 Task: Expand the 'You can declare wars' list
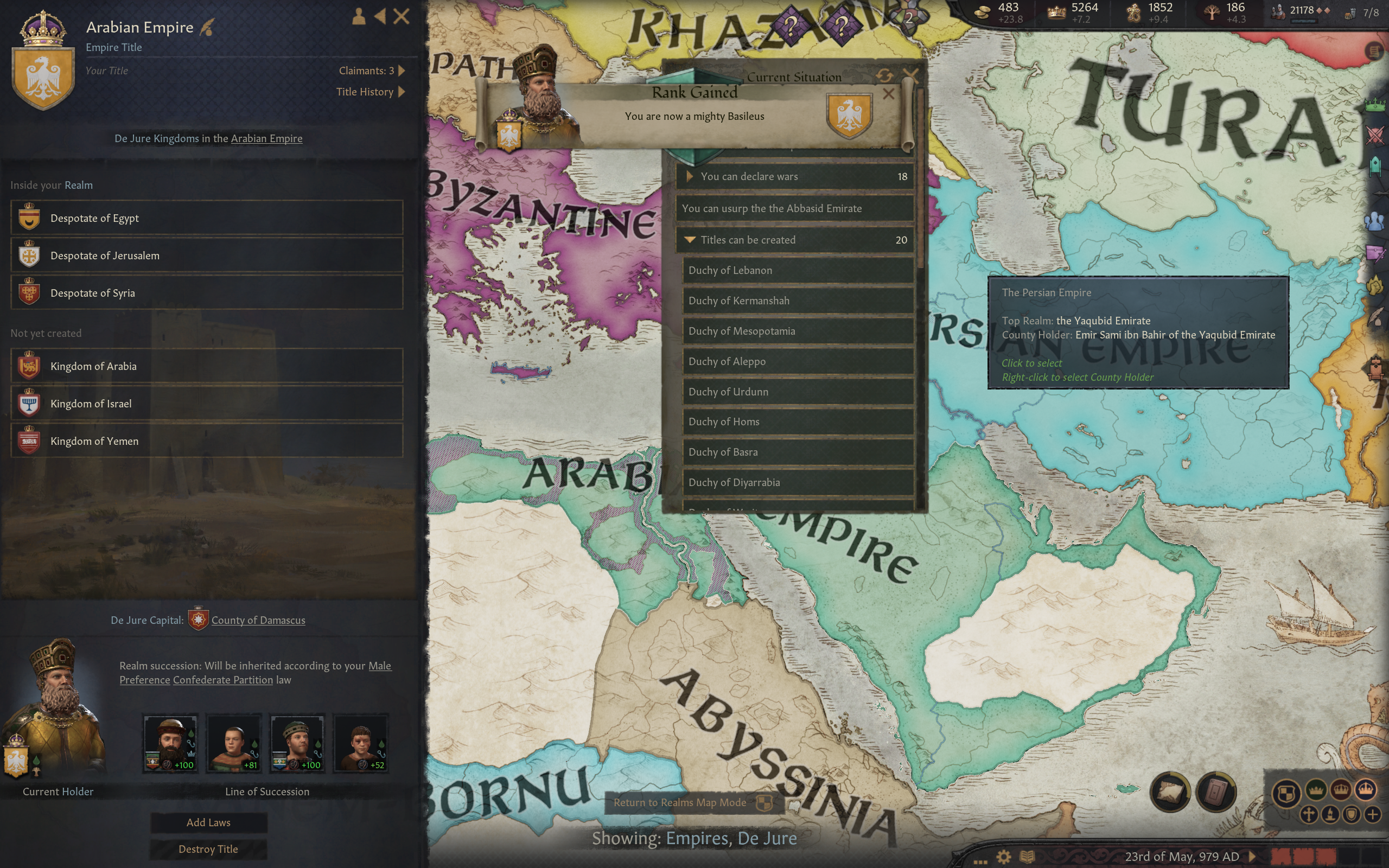795,176
